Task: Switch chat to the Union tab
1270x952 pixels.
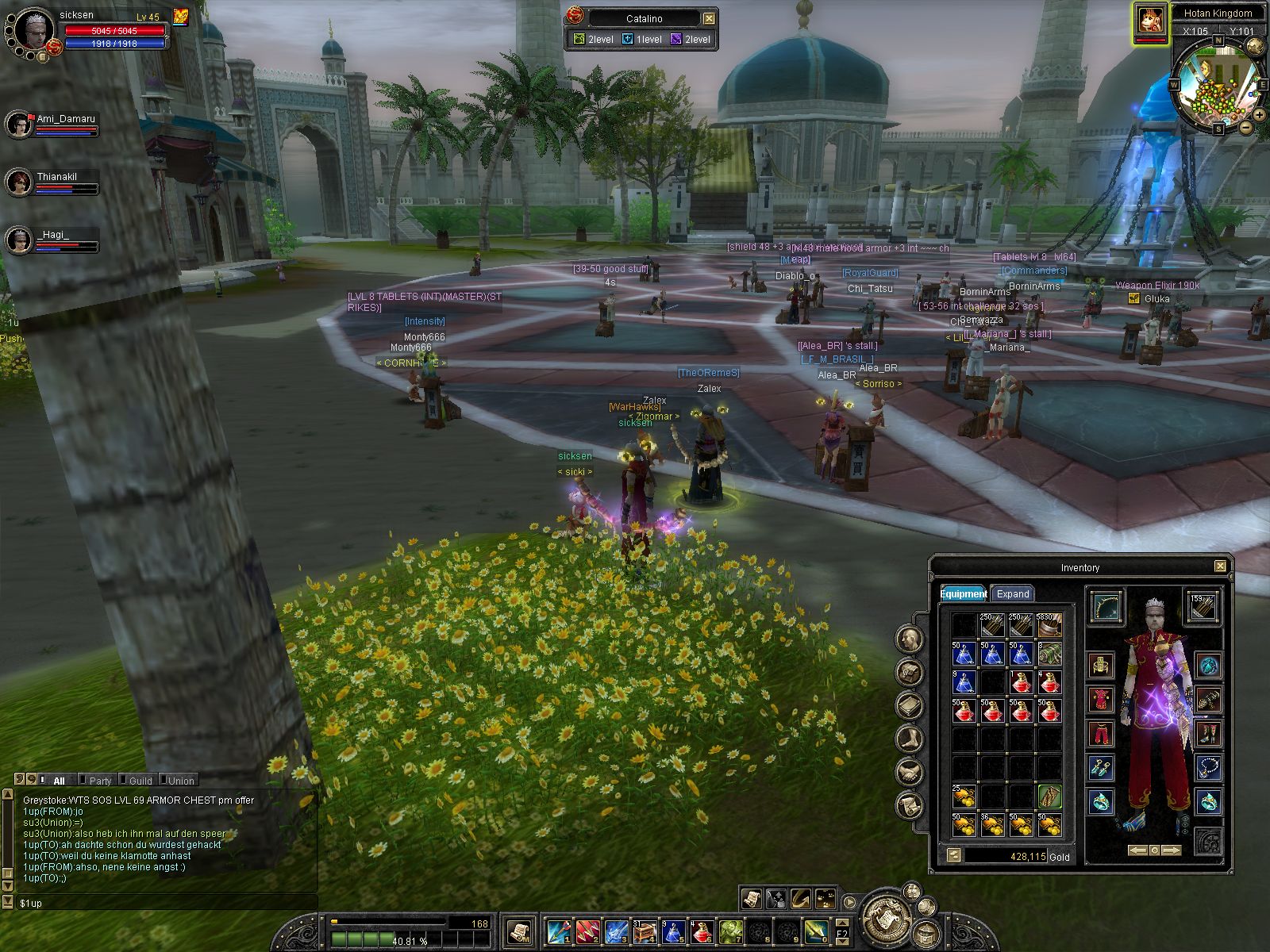Action: coord(181,781)
